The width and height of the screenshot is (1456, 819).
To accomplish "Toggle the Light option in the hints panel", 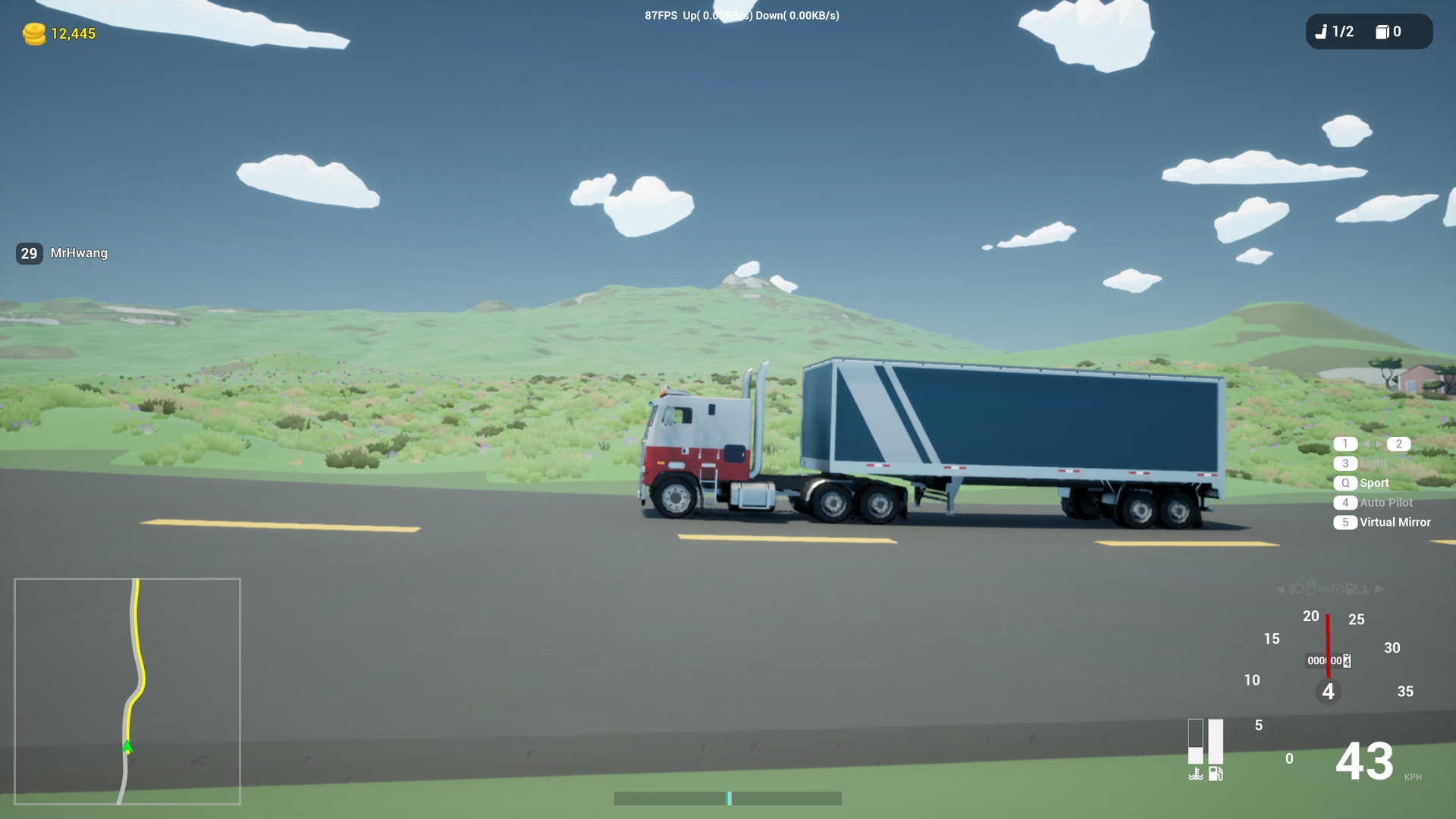I will [1373, 463].
